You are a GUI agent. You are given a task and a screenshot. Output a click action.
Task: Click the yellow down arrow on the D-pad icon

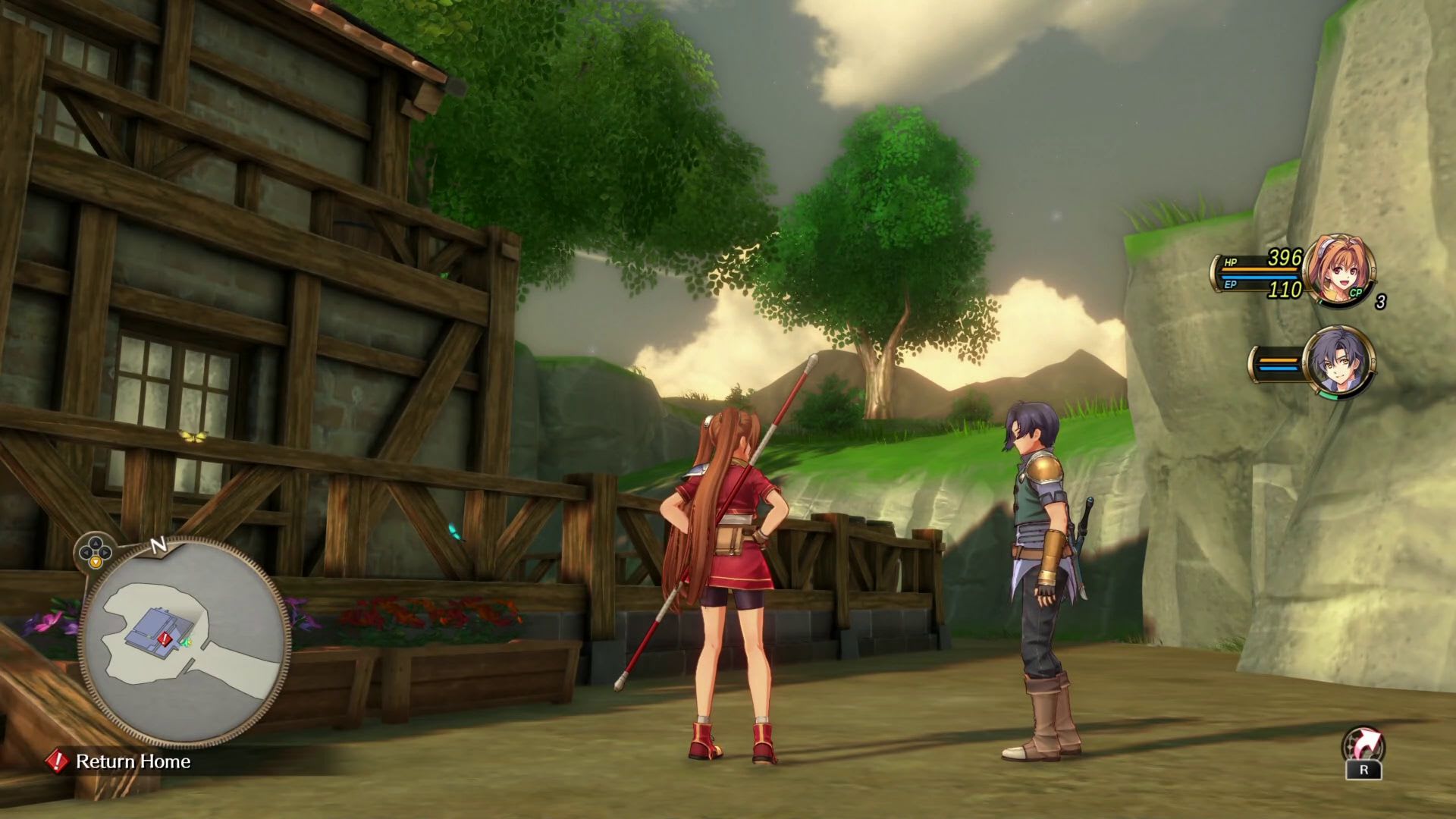[96, 561]
